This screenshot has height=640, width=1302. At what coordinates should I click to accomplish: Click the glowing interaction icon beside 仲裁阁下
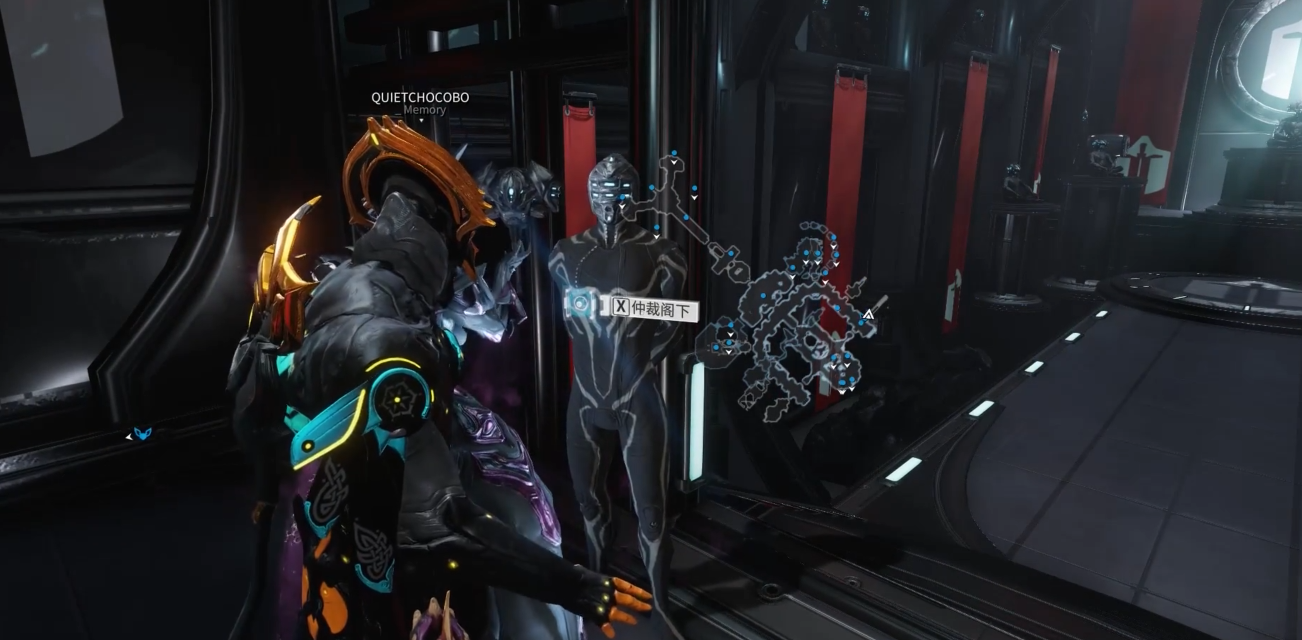tap(580, 303)
